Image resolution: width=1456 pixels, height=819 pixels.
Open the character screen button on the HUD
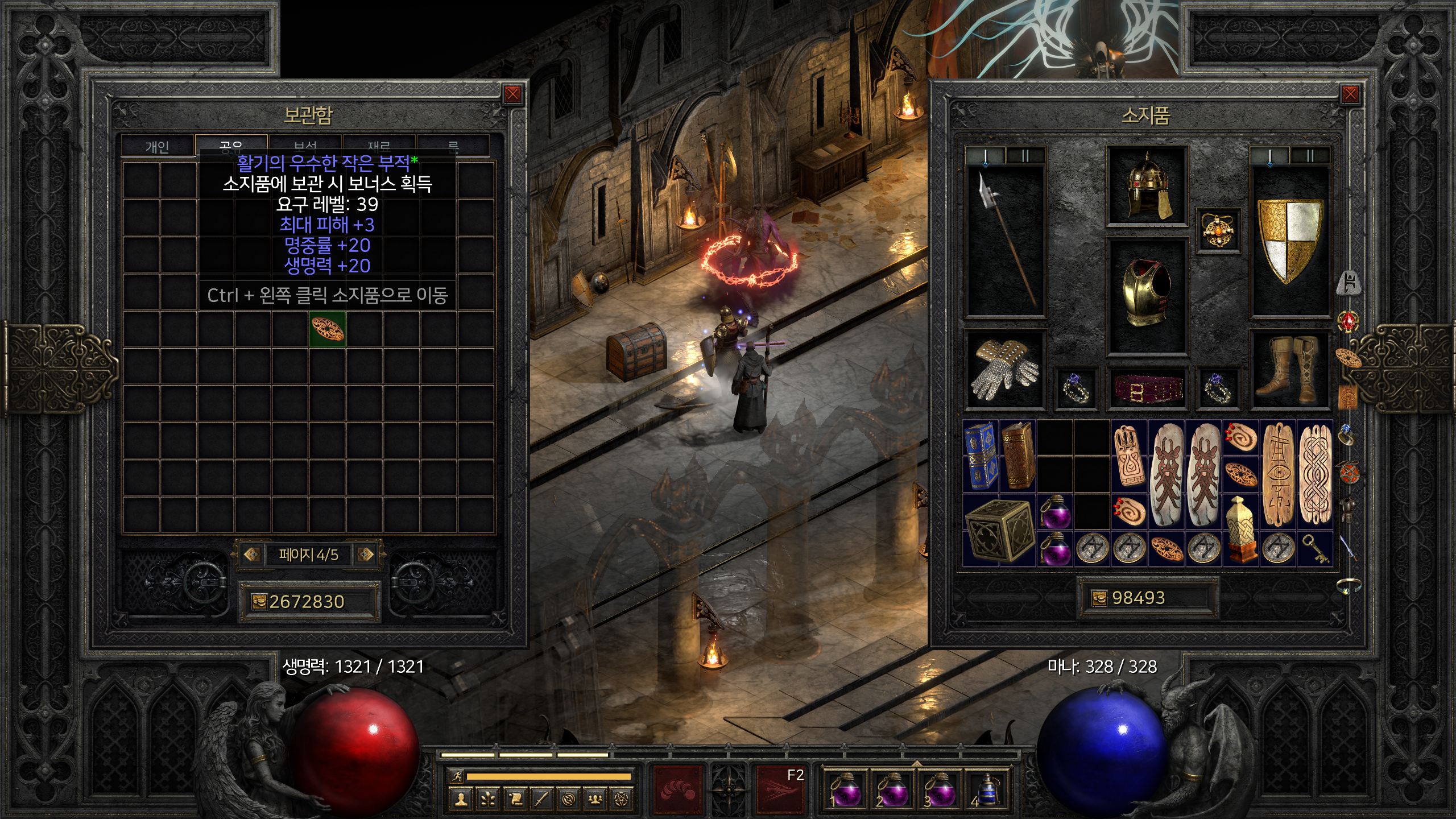coord(461,799)
